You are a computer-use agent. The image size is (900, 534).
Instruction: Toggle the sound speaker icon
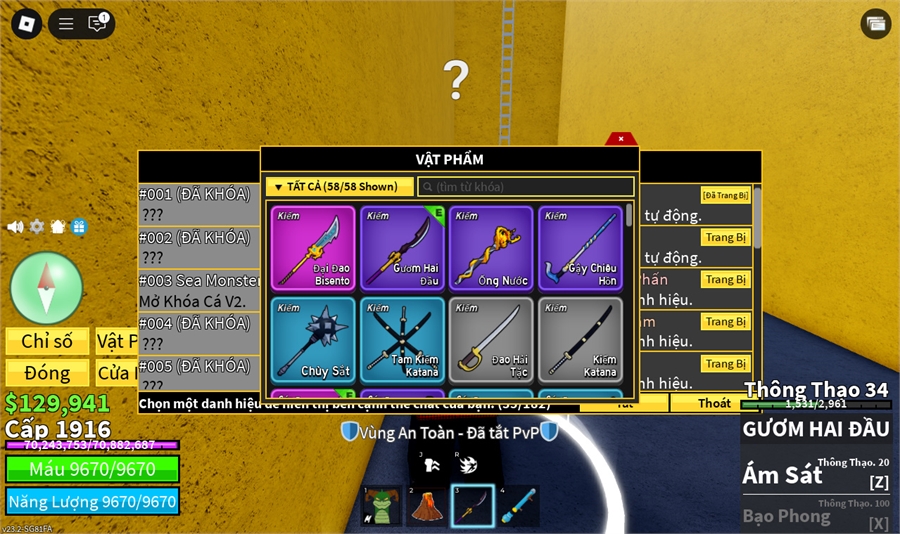pyautogui.click(x=15, y=227)
